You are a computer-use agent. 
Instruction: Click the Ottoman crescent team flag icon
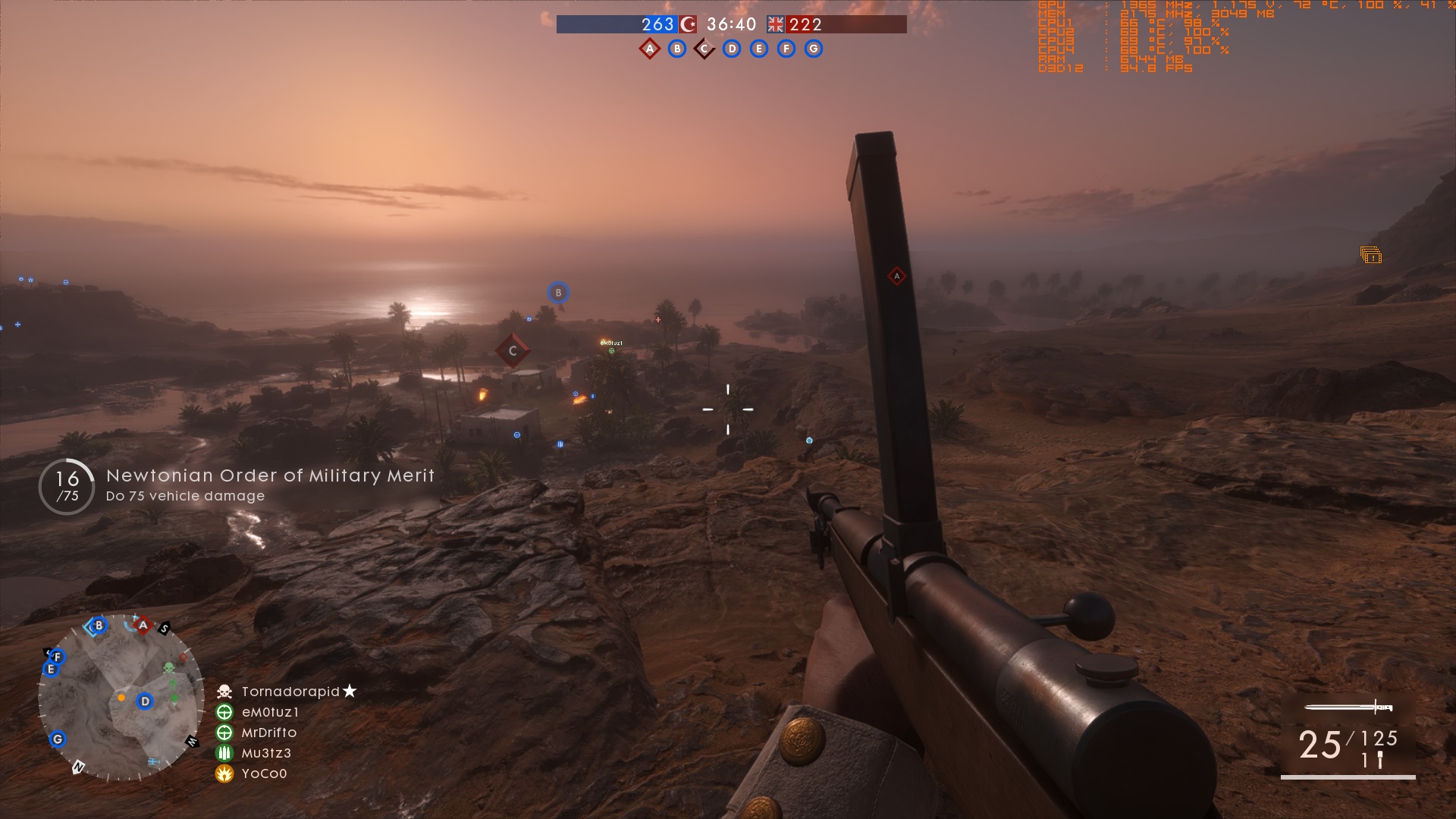pos(688,24)
